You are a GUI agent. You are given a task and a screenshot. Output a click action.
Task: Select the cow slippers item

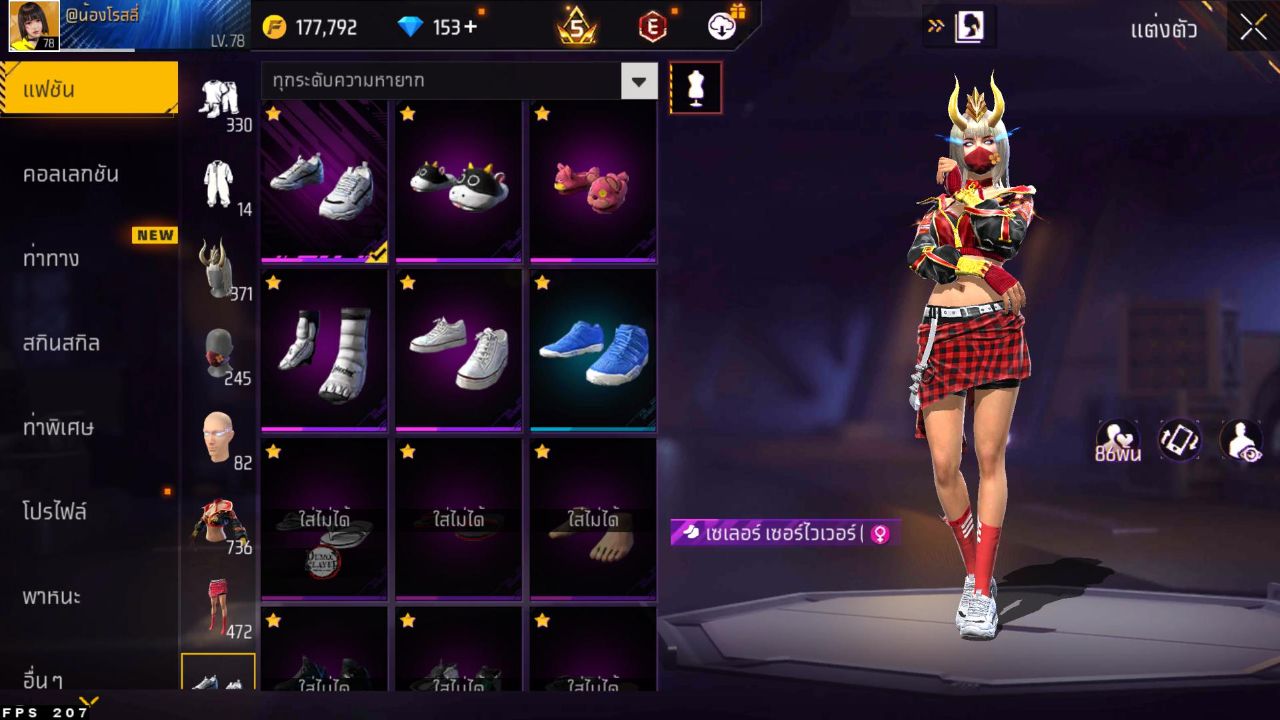click(x=458, y=181)
